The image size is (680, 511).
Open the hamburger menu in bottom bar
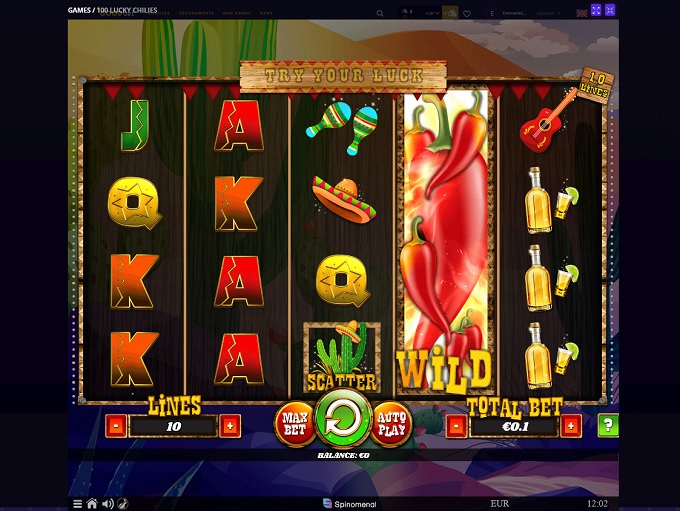pyautogui.click(x=77, y=503)
